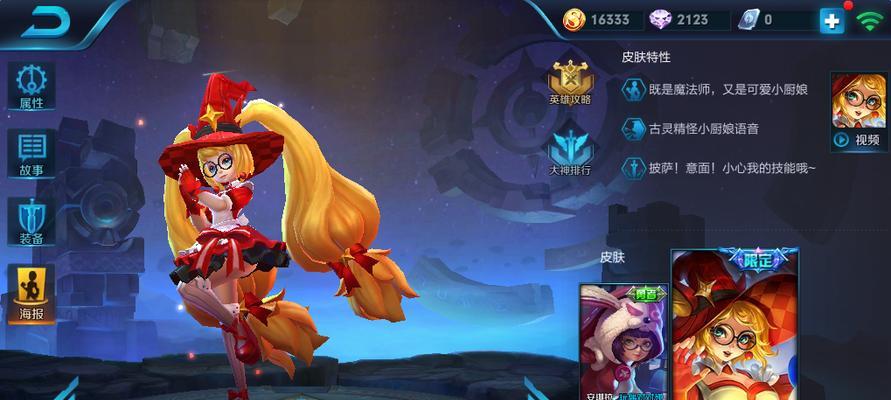
Task: Tap the gold coin currency icon
Action: tap(575, 19)
